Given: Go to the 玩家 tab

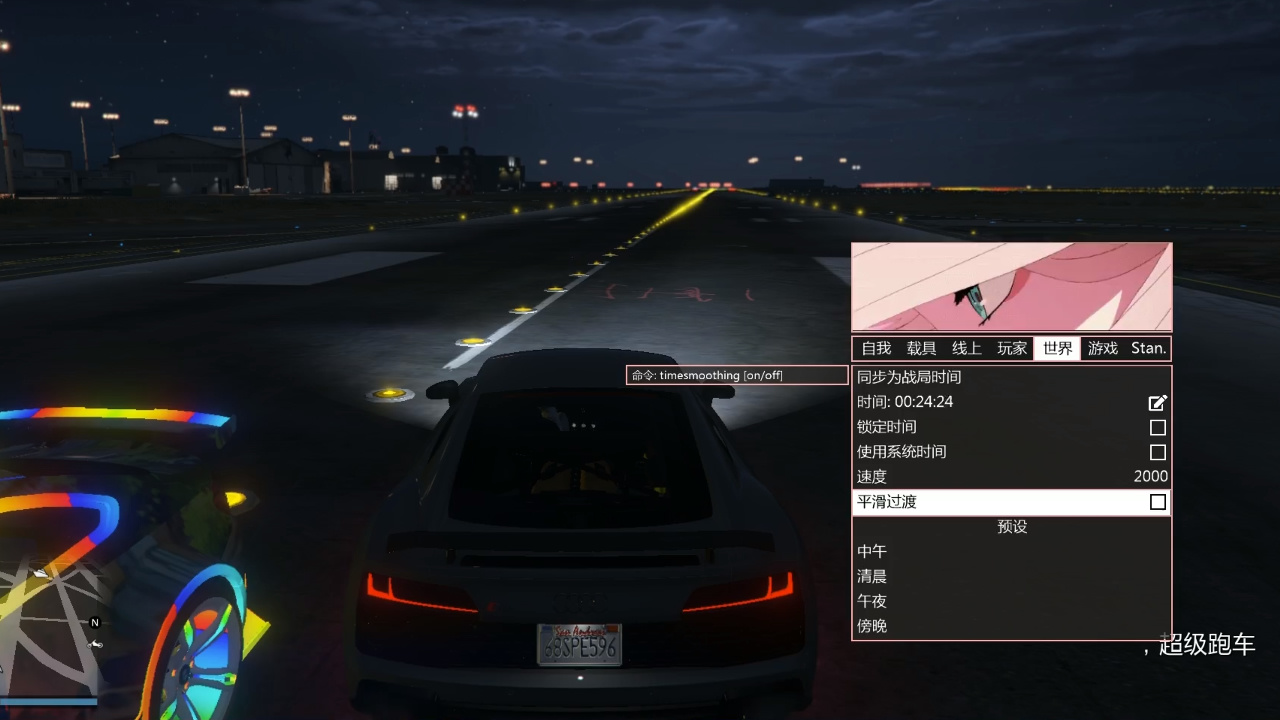Looking at the screenshot, I should (1012, 348).
